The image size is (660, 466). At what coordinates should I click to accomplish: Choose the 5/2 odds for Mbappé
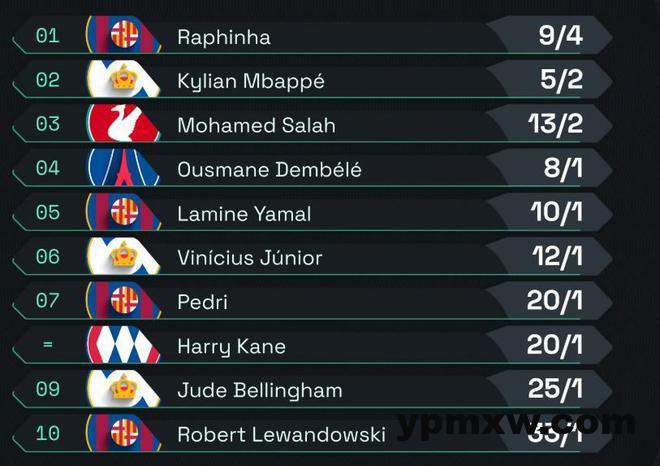coord(560,81)
